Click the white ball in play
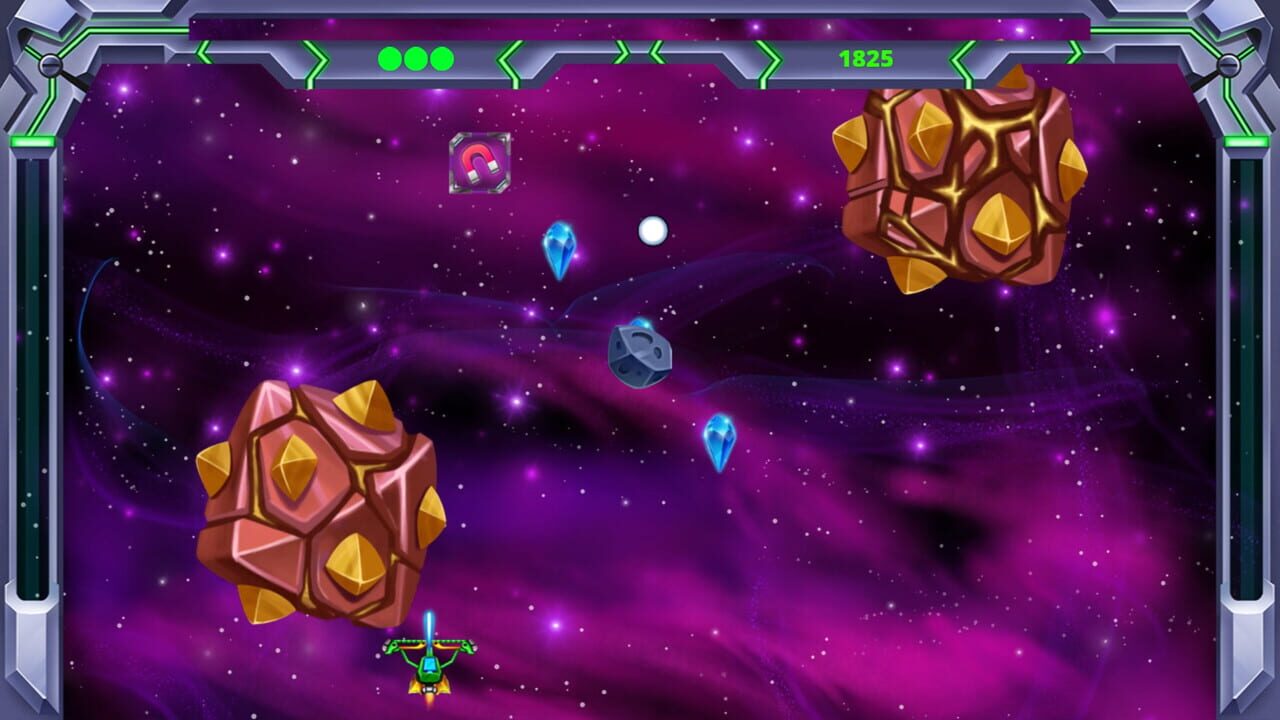 click(654, 230)
